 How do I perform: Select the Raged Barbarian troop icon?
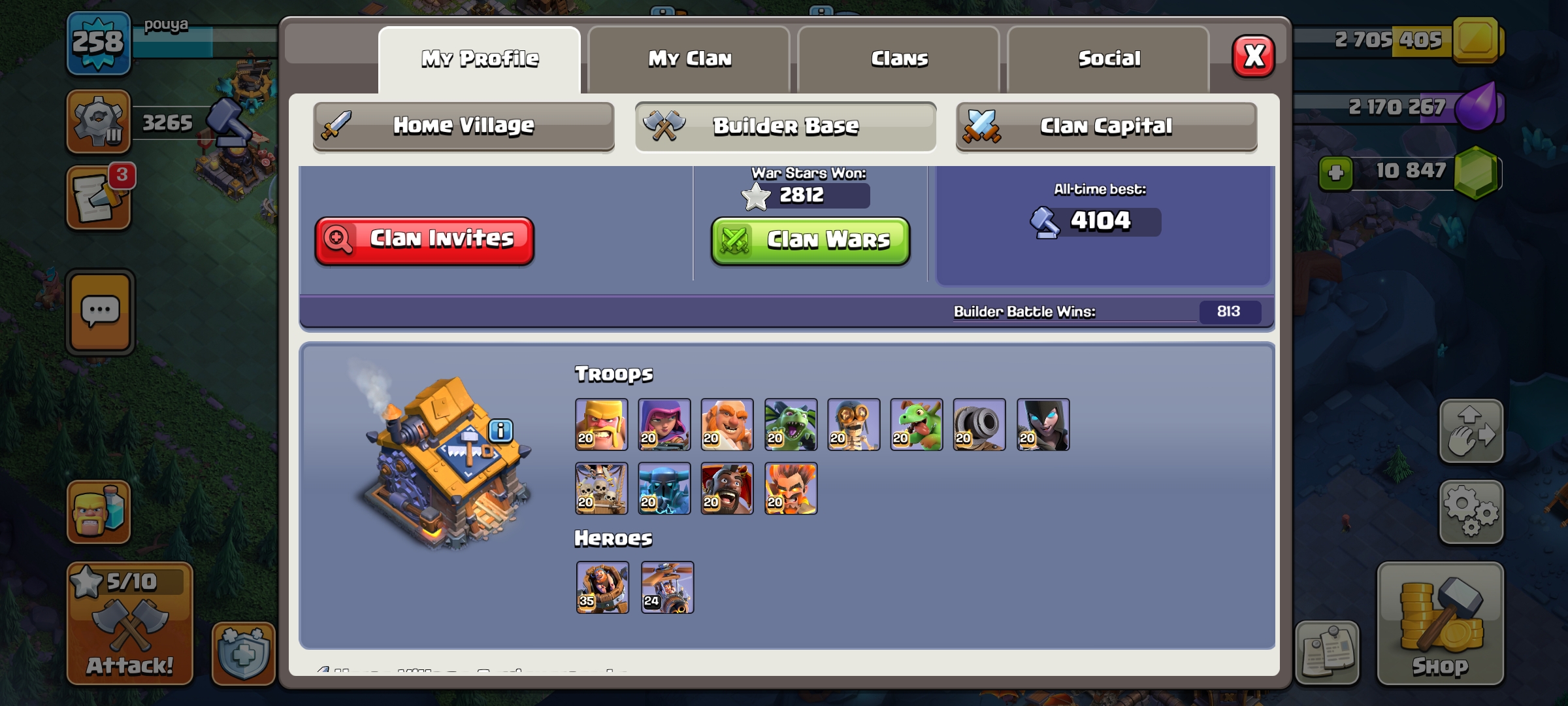601,424
